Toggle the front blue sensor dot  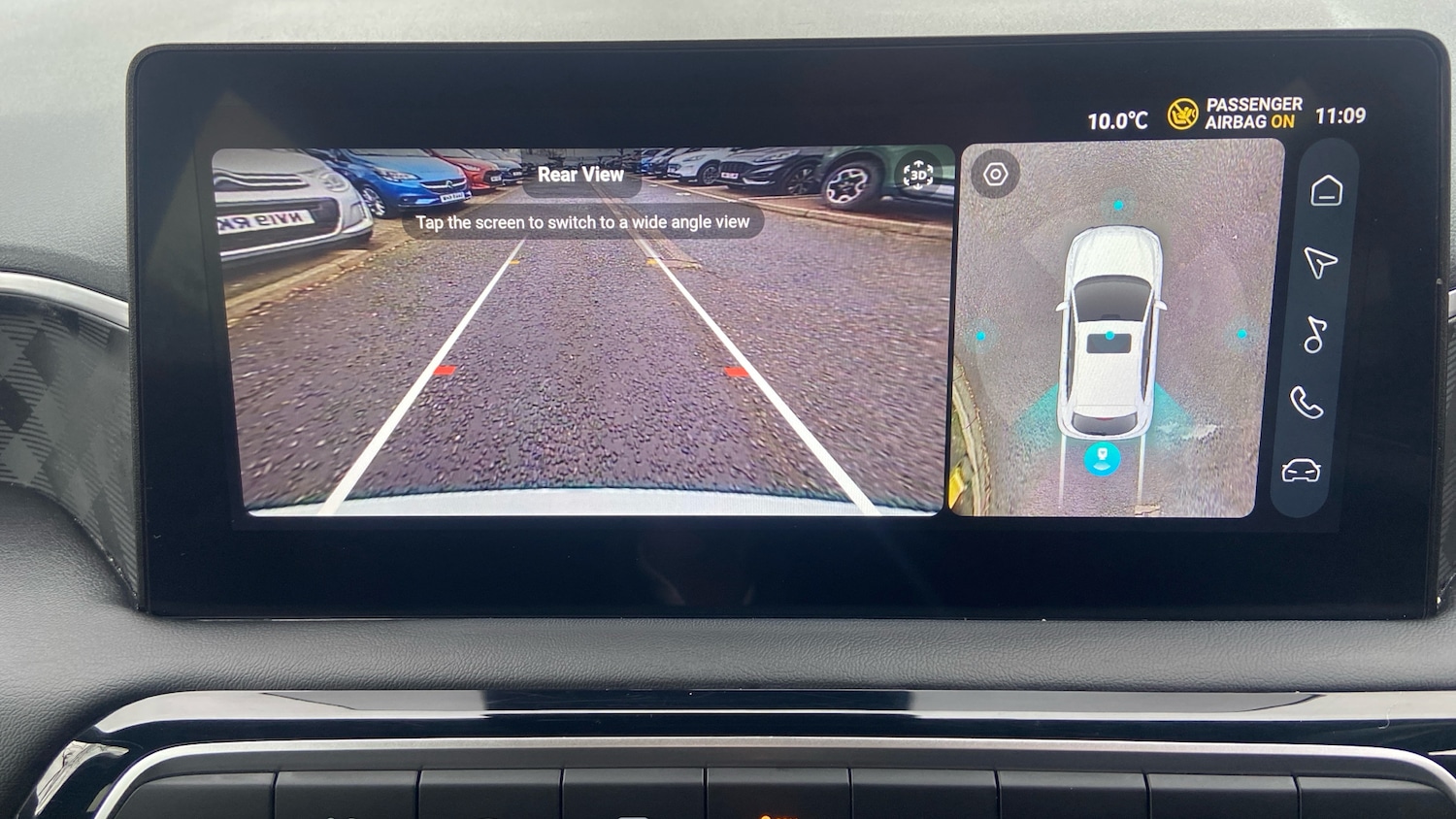1118,206
